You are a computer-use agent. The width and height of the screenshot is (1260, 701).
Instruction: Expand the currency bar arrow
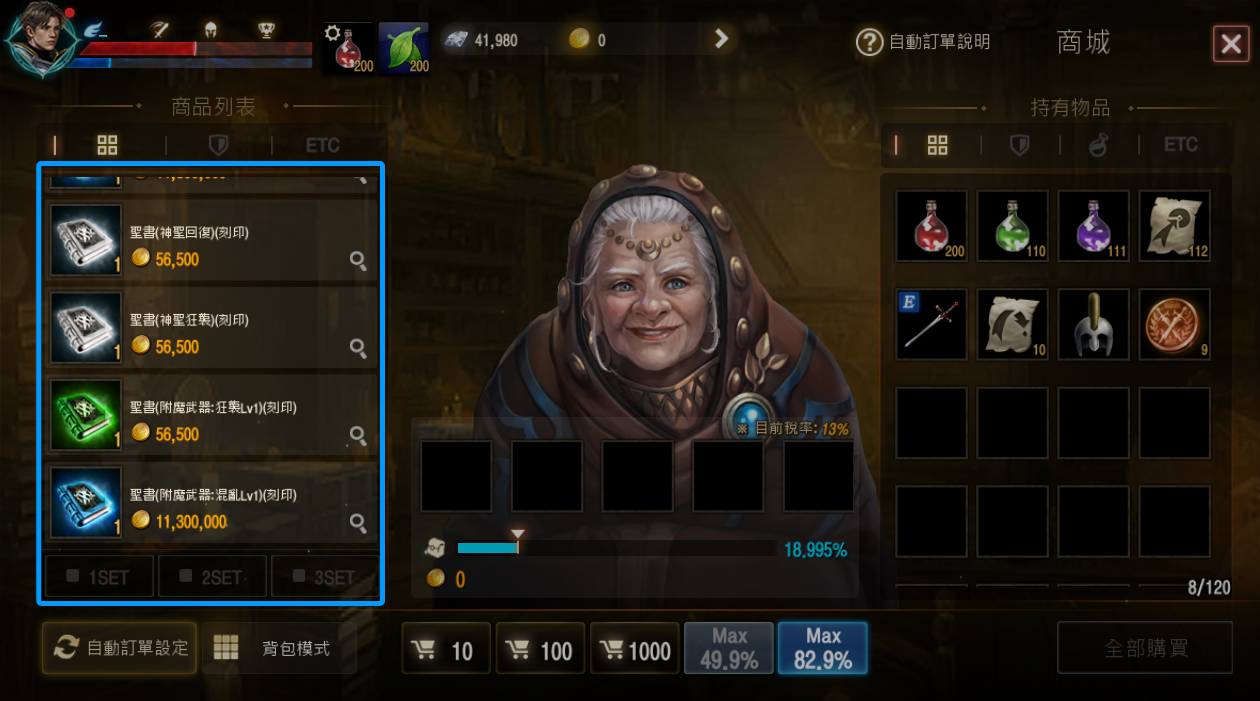click(721, 40)
